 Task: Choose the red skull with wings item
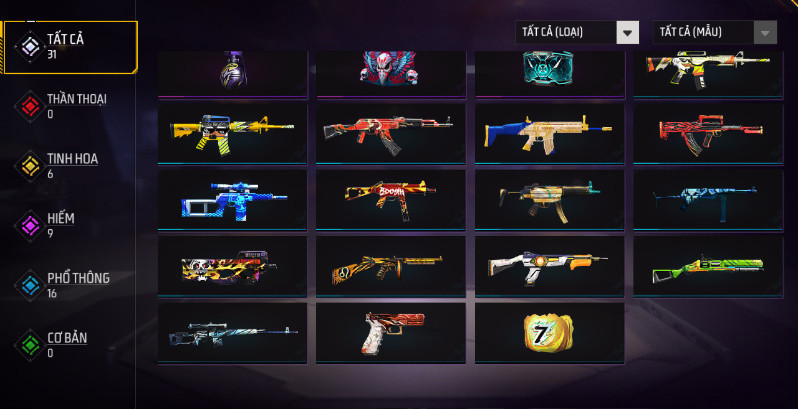pos(390,68)
